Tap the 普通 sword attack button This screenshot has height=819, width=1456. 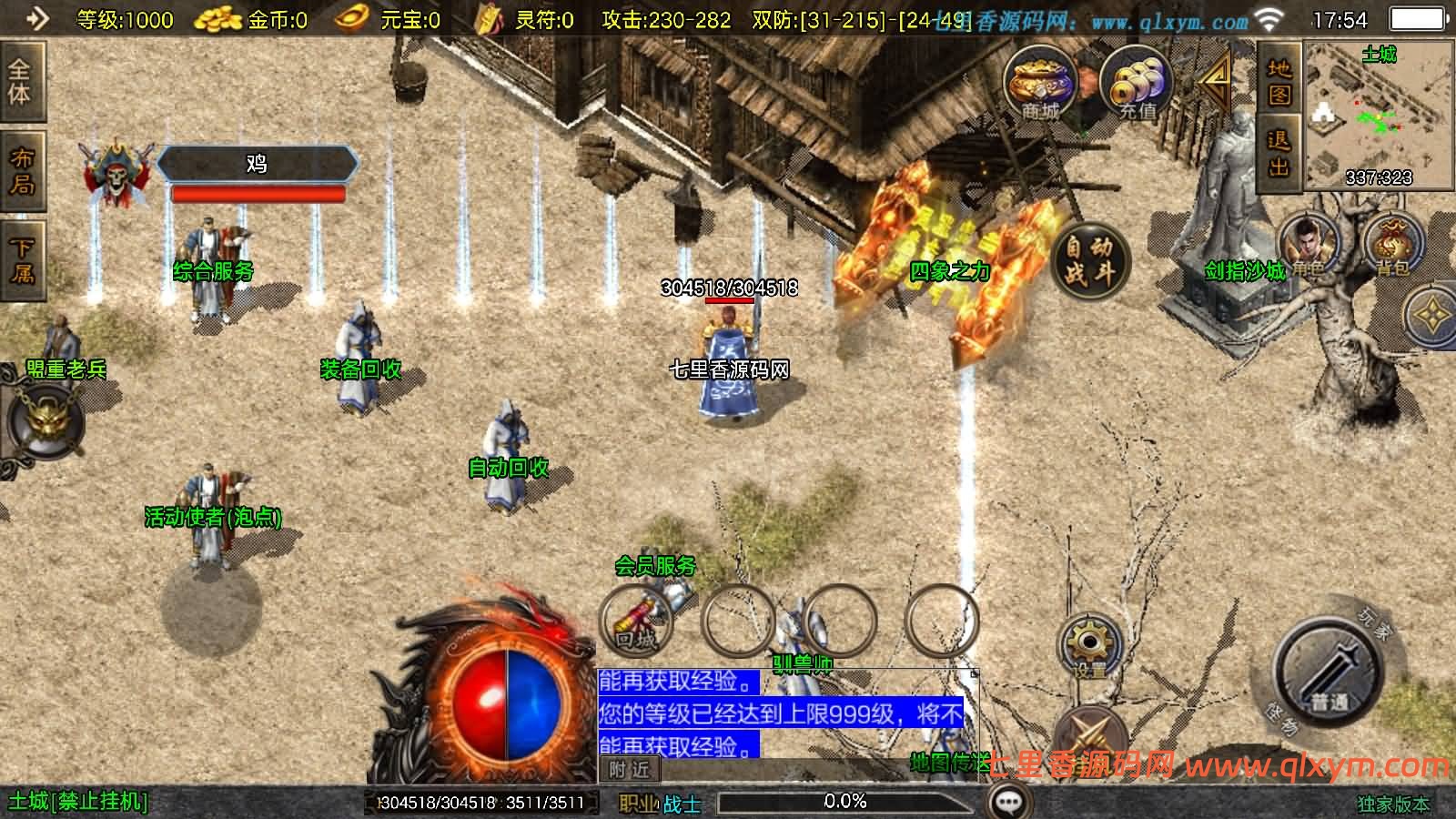point(1328,674)
